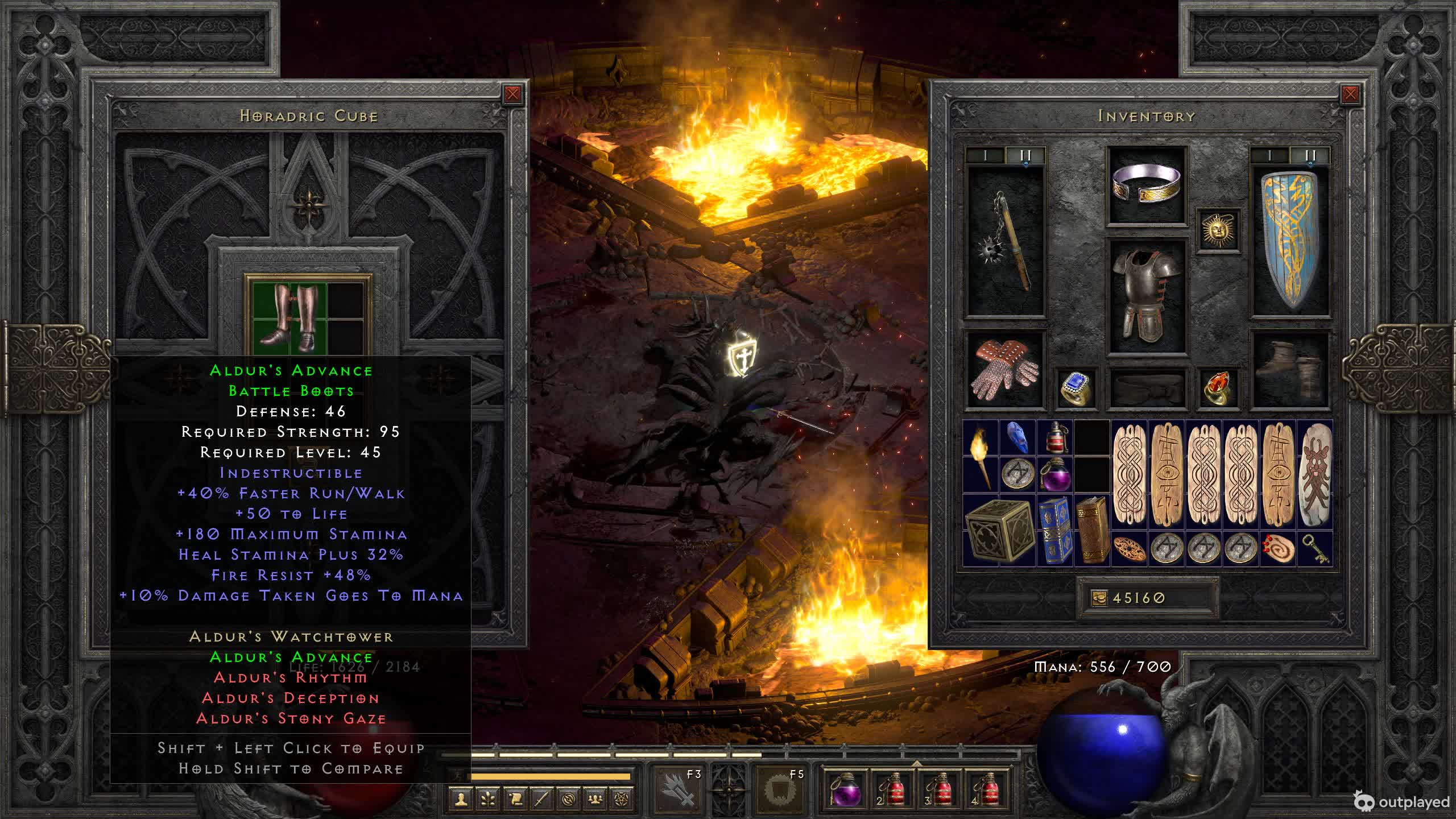Click the equipped chain gloves
Image resolution: width=1456 pixels, height=819 pixels.
1005,369
